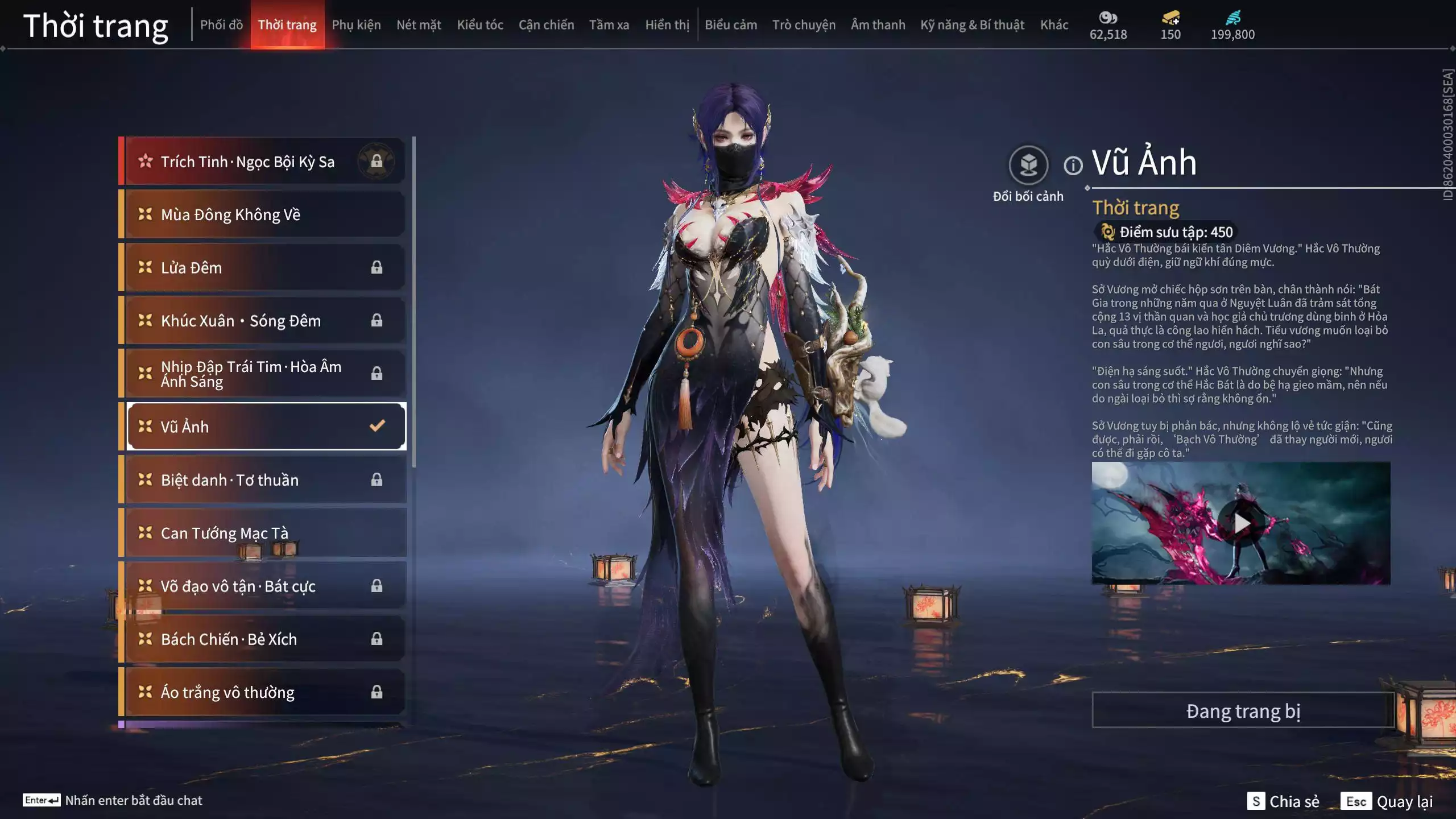The image size is (1456, 819).
Task: Select the Can Tướng Mạc Tà outfit
Action: coord(264,533)
